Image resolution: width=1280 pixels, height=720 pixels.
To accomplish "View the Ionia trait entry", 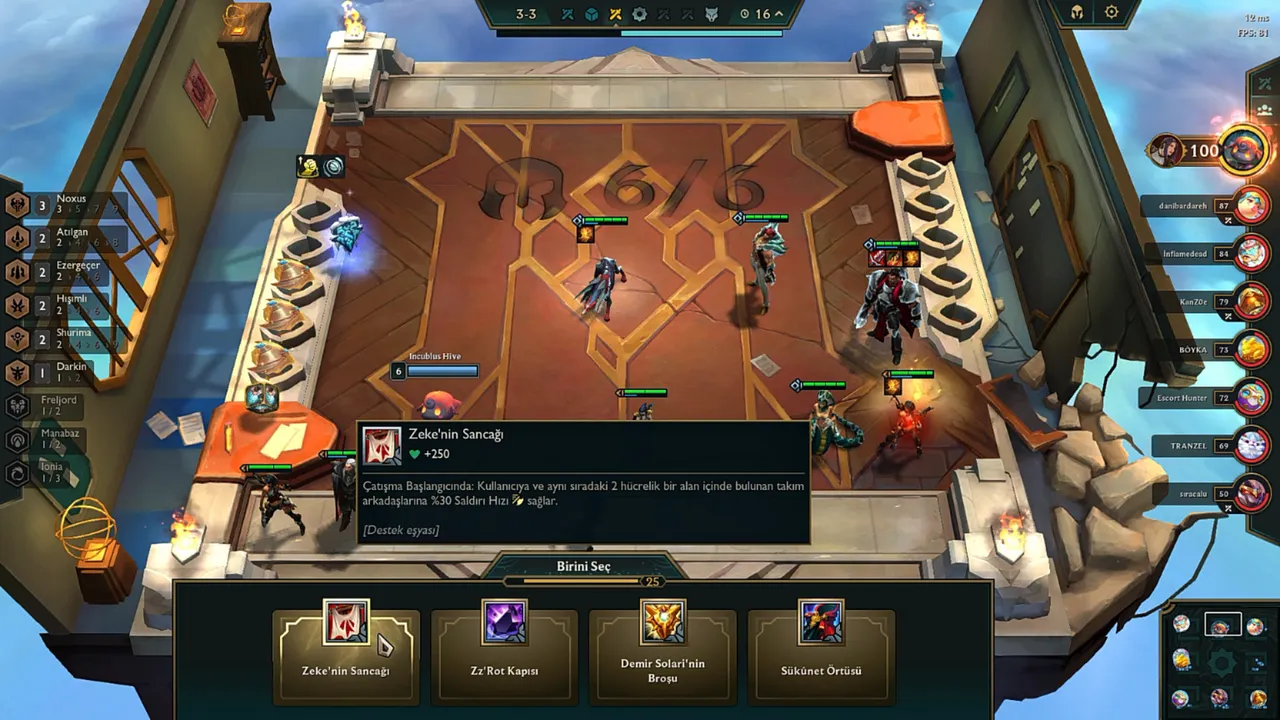I will click(x=50, y=472).
